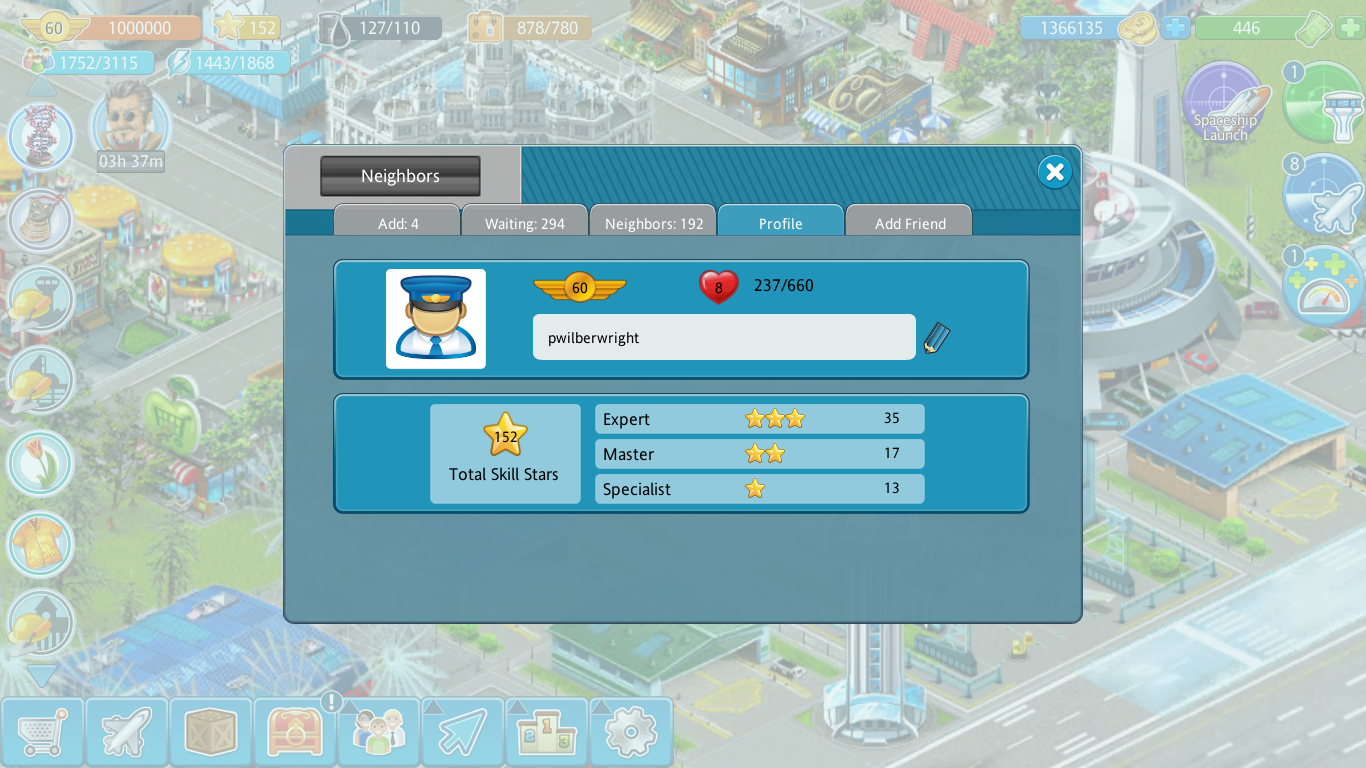Select the pilot avatar picture

pyautogui.click(x=436, y=318)
